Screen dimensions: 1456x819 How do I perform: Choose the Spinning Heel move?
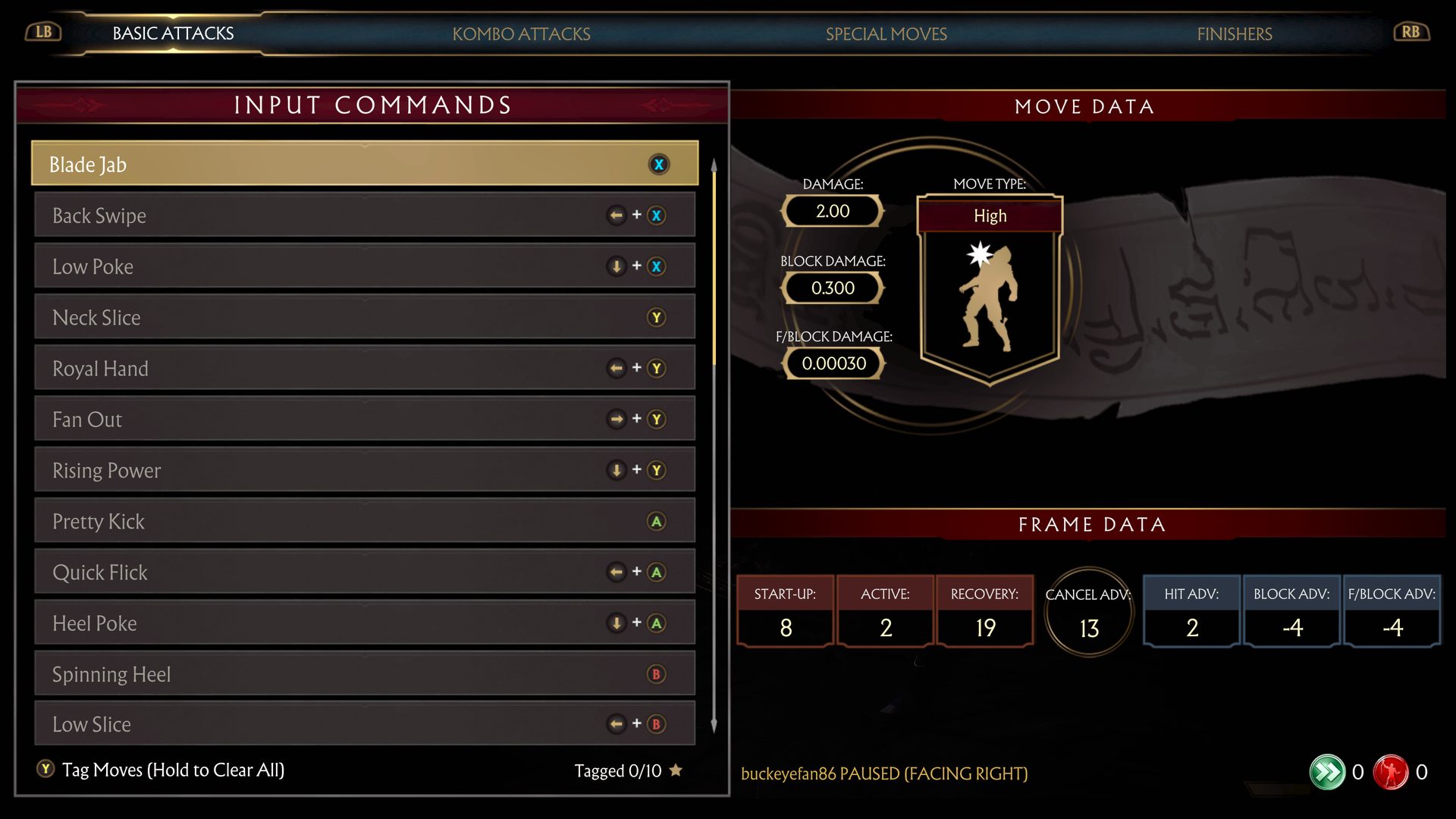[364, 674]
